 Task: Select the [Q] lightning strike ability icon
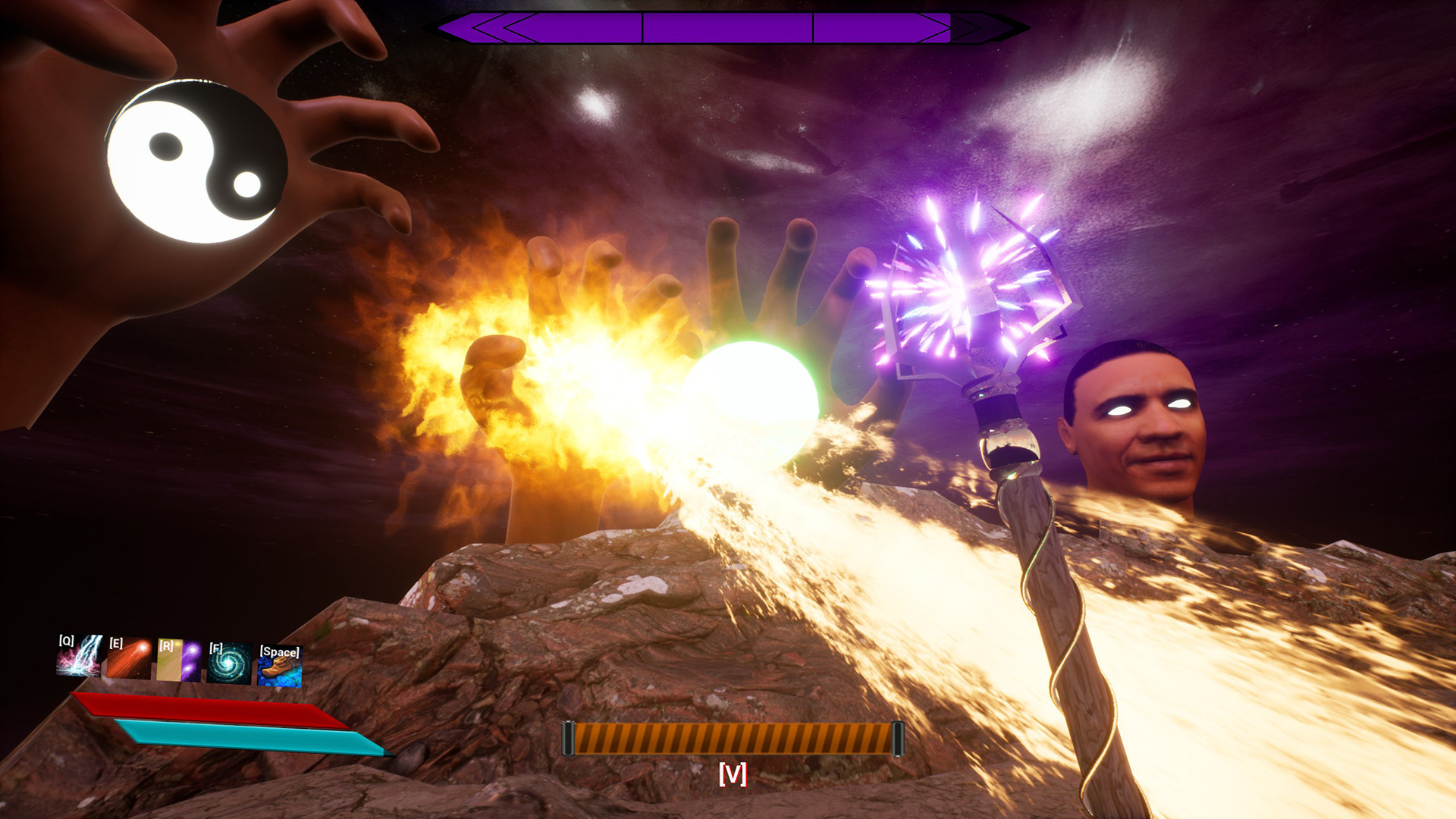click(78, 656)
